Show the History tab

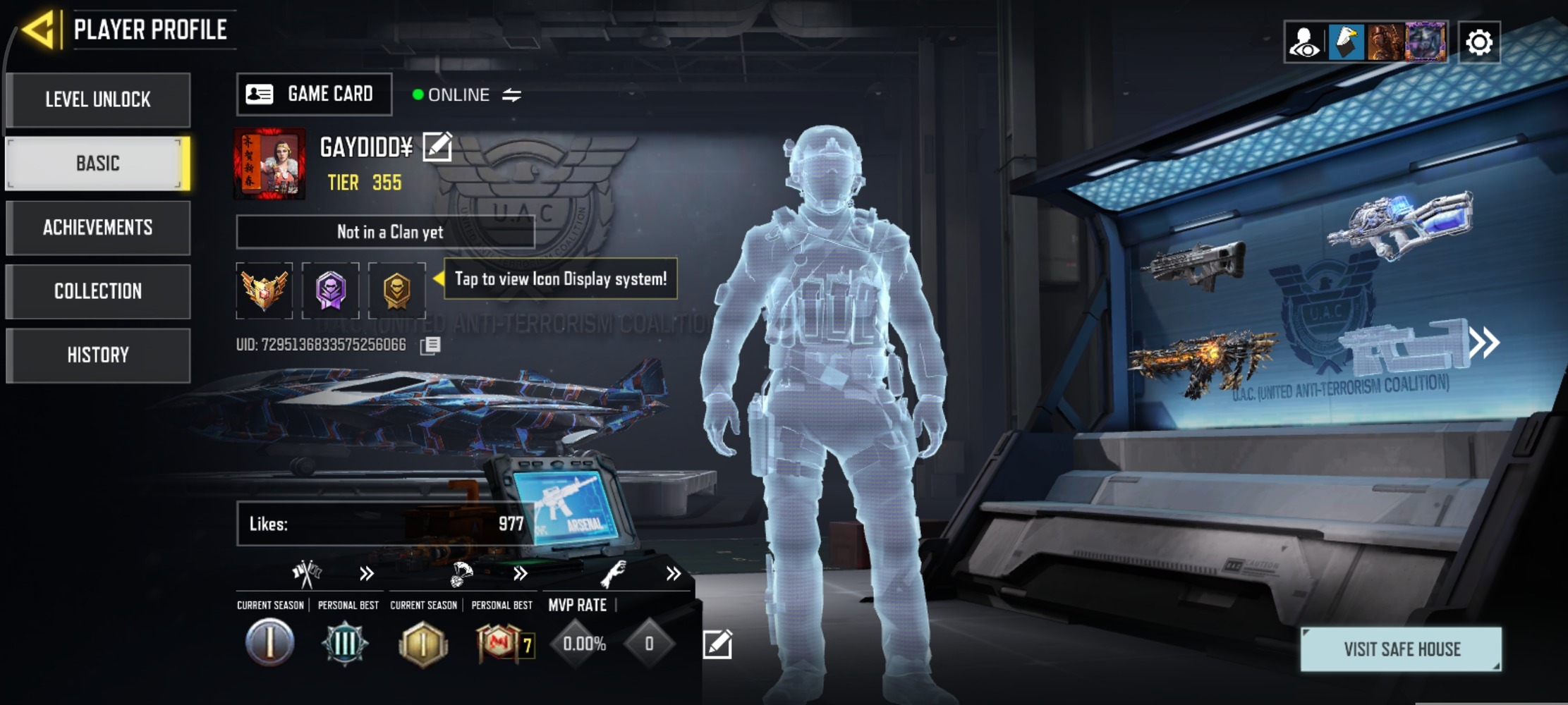(98, 355)
